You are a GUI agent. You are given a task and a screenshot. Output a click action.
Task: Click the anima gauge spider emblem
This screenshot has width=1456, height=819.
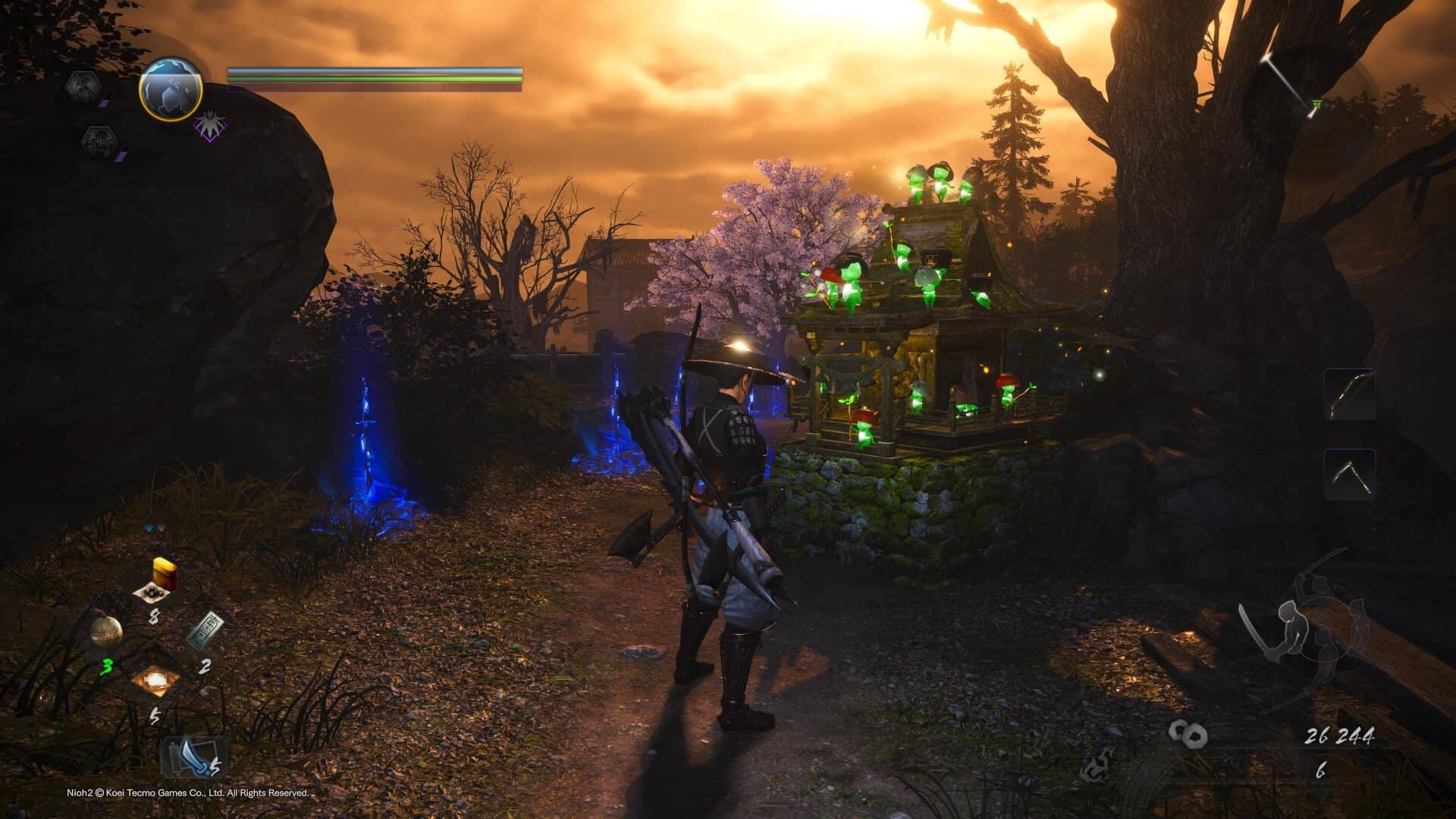click(x=209, y=124)
